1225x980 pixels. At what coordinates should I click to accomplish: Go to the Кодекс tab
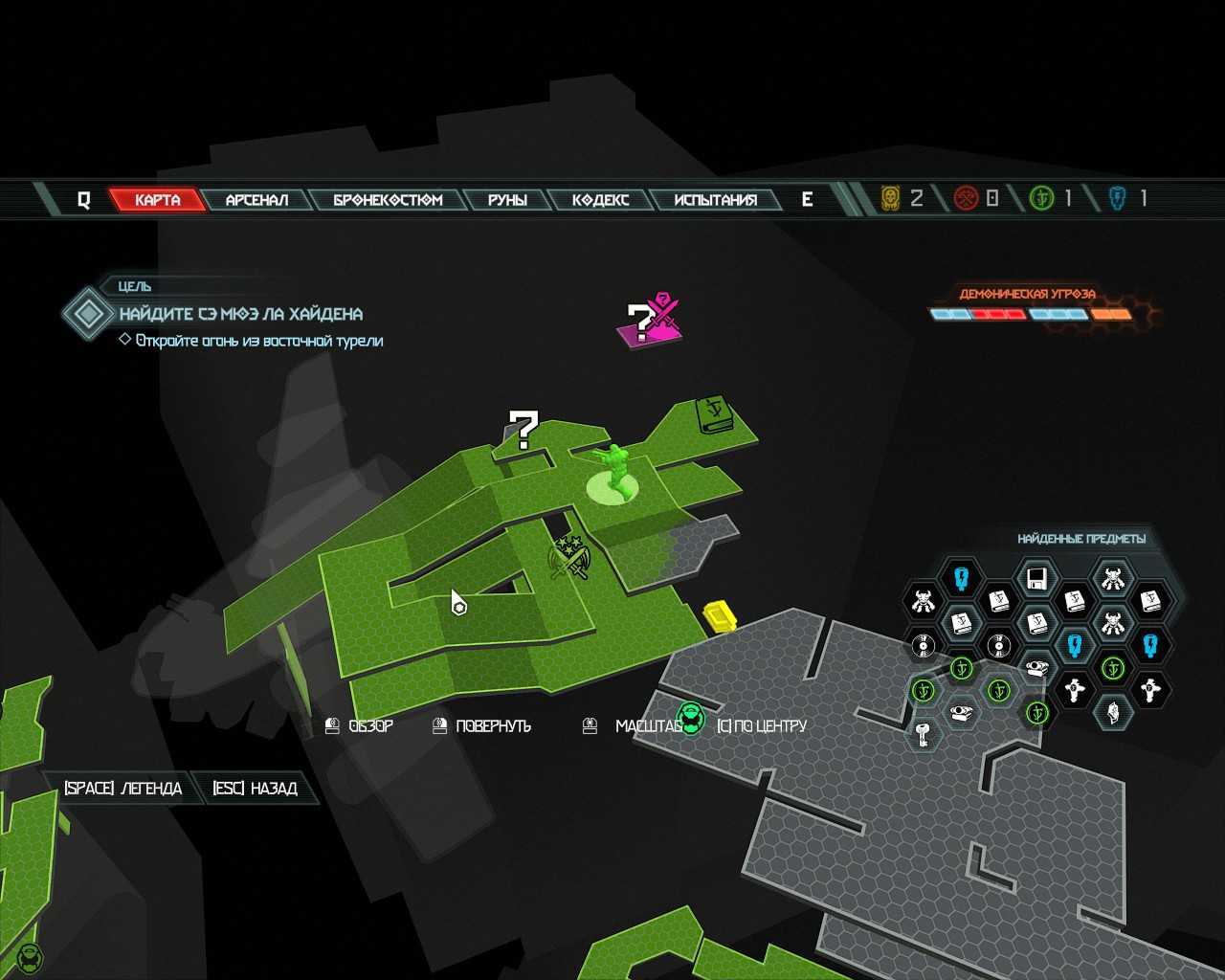click(x=600, y=200)
